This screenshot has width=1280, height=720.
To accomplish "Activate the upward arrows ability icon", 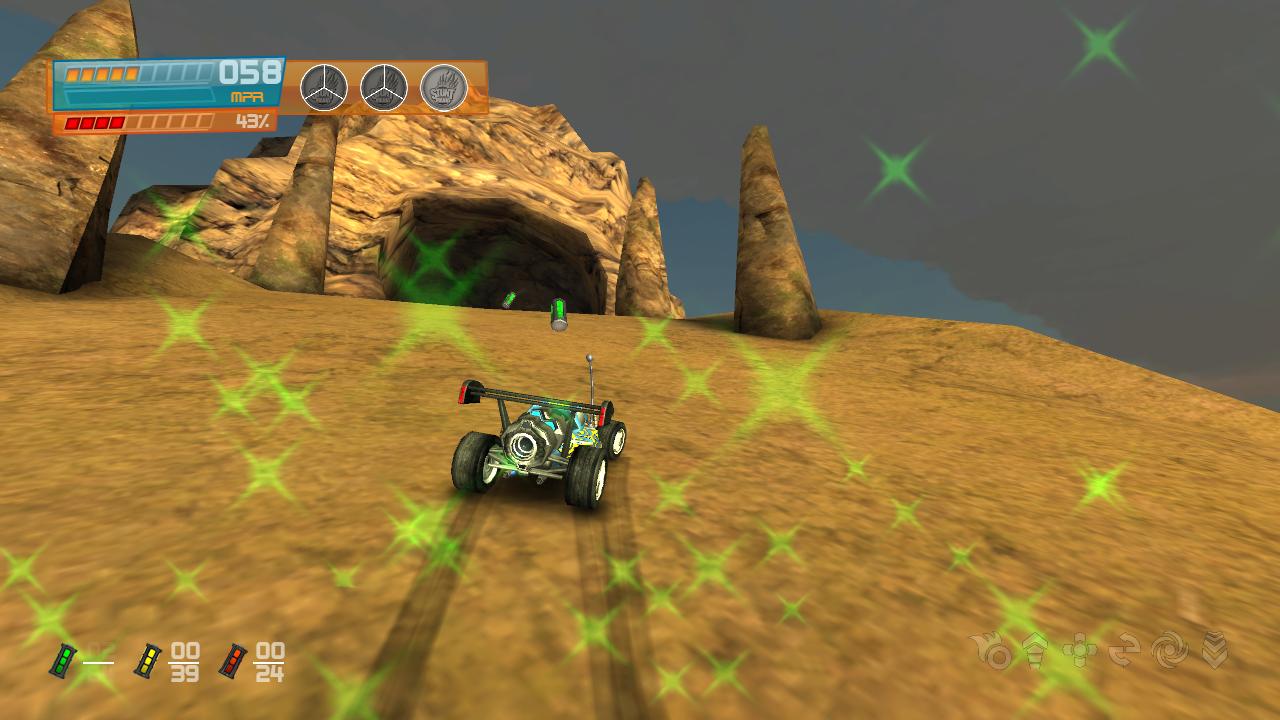I will [x=1035, y=650].
